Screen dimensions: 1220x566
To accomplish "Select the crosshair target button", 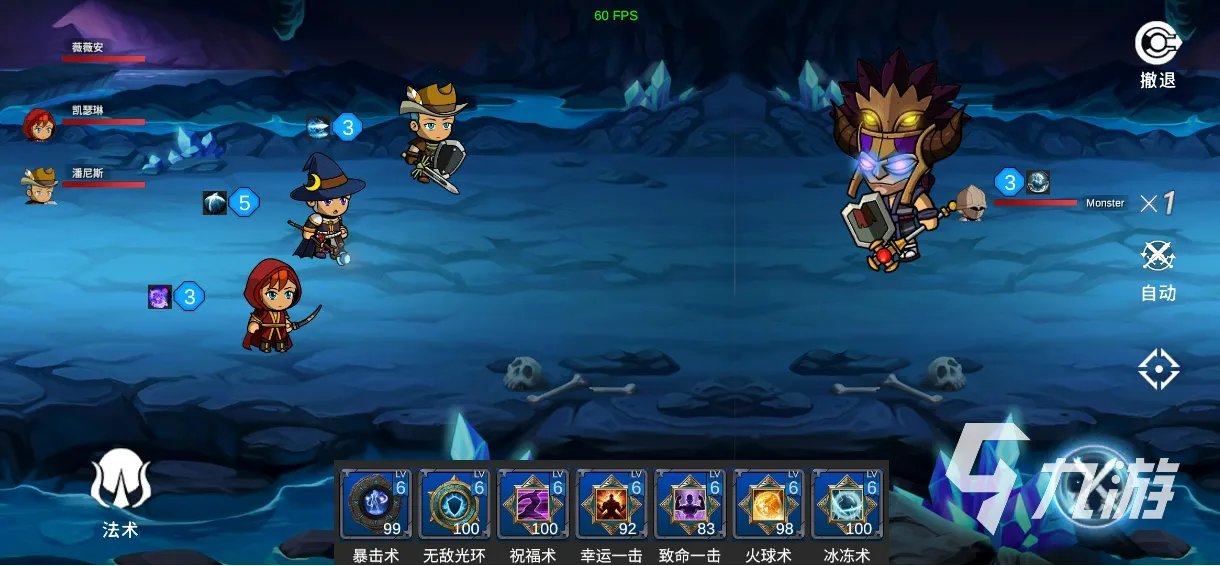I will 1158,370.
